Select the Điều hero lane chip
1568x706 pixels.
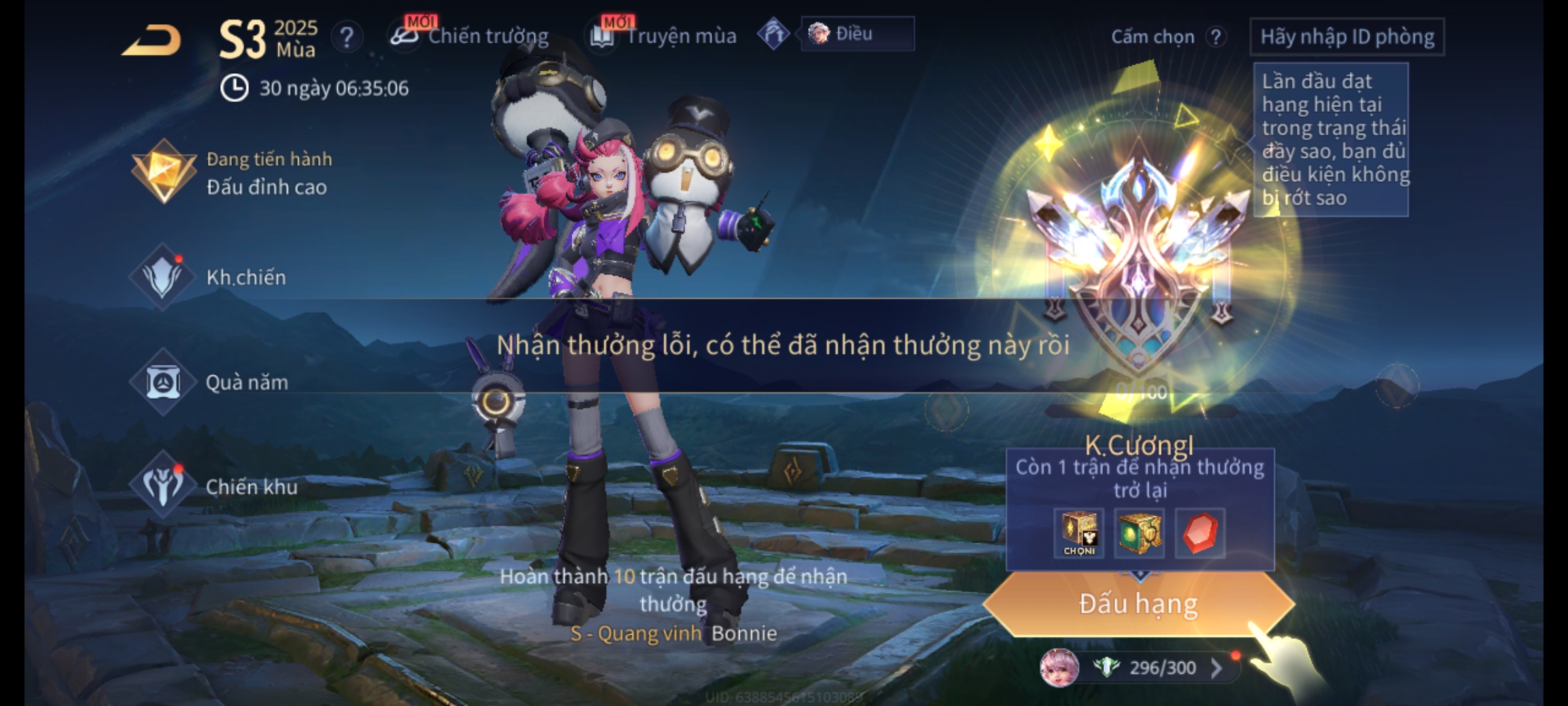856,34
